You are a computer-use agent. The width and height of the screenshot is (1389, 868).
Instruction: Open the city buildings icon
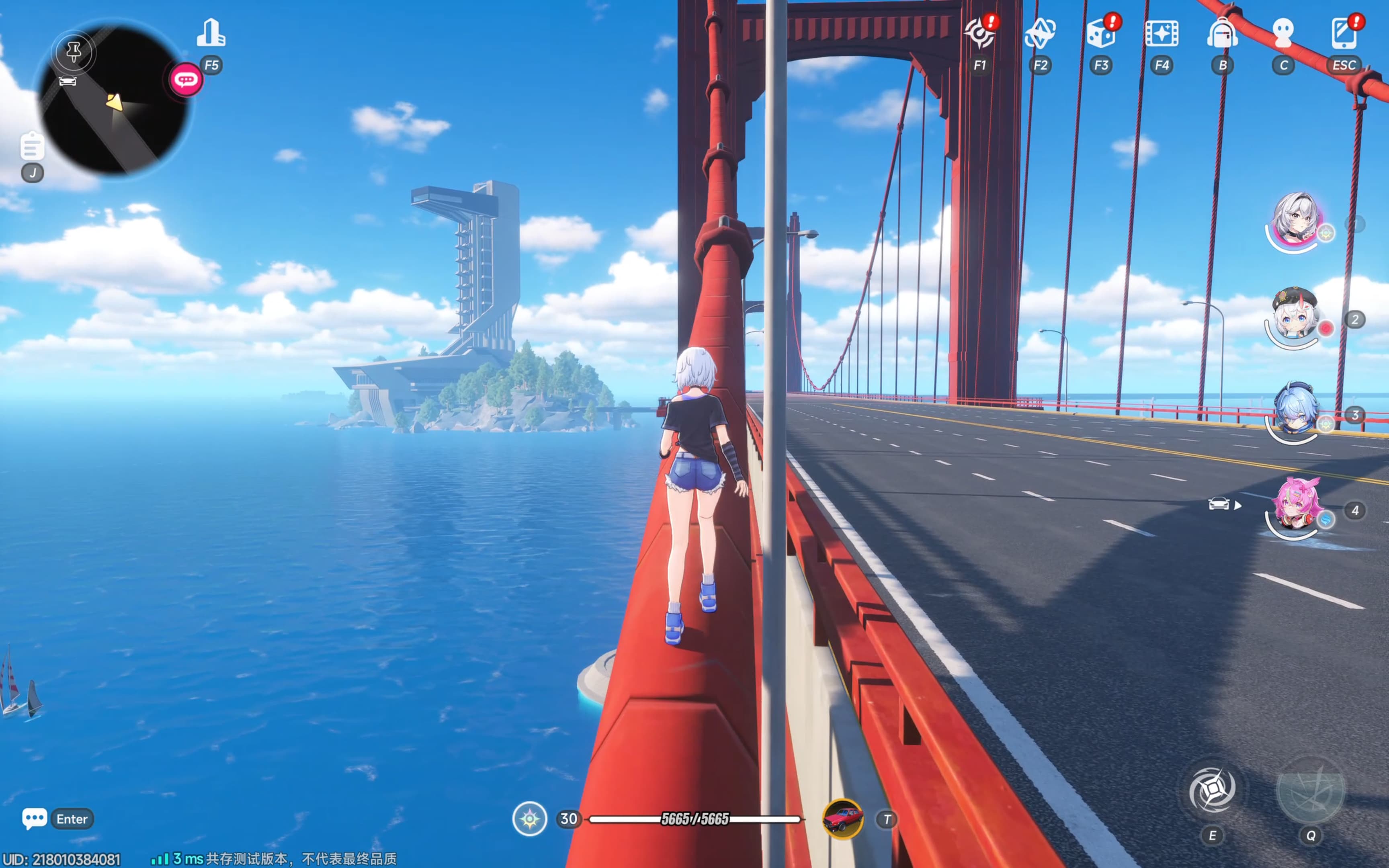pyautogui.click(x=211, y=33)
